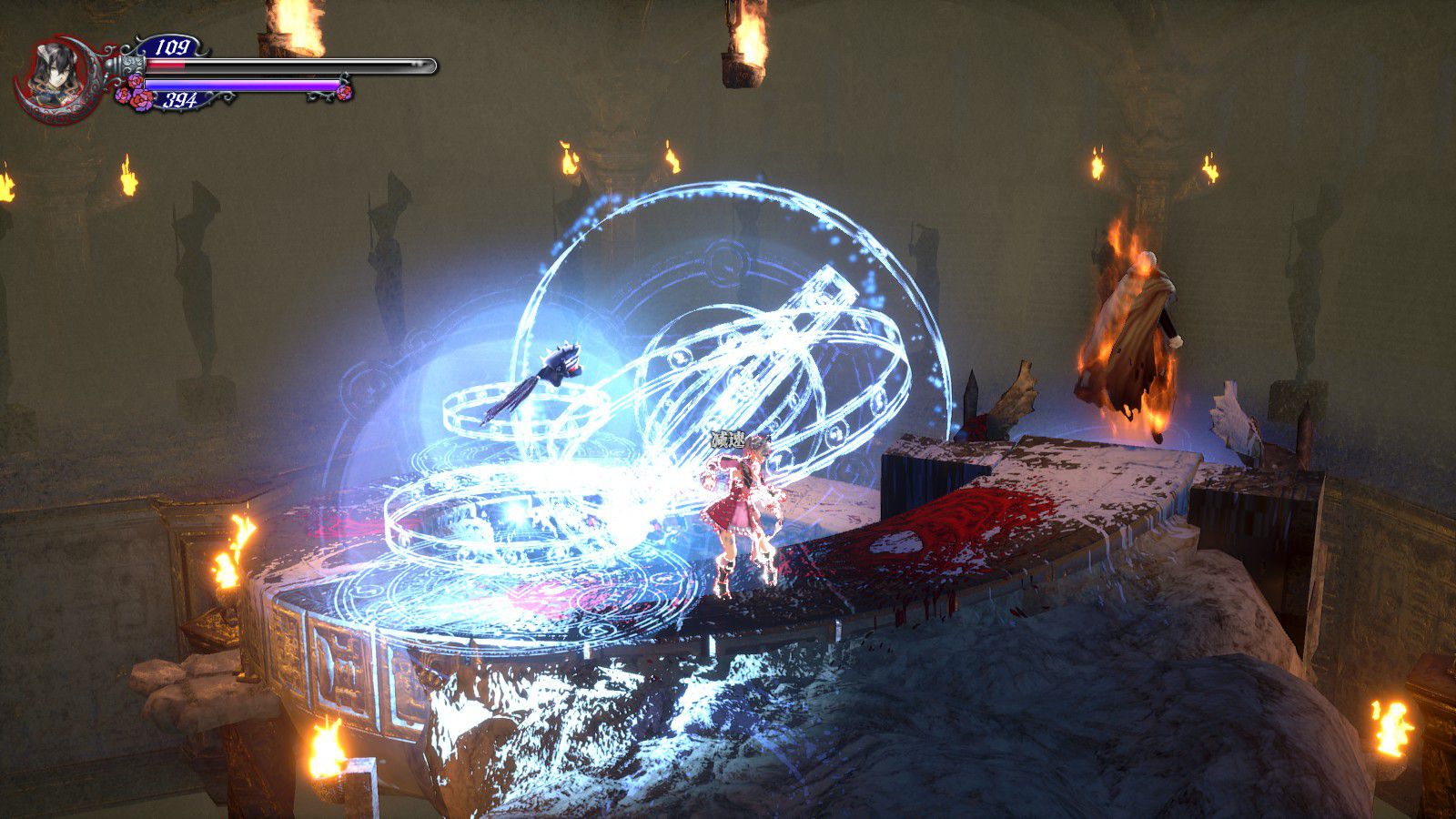Click Miriam's character portrait
This screenshot has height=819, width=1456.
coord(56,75)
